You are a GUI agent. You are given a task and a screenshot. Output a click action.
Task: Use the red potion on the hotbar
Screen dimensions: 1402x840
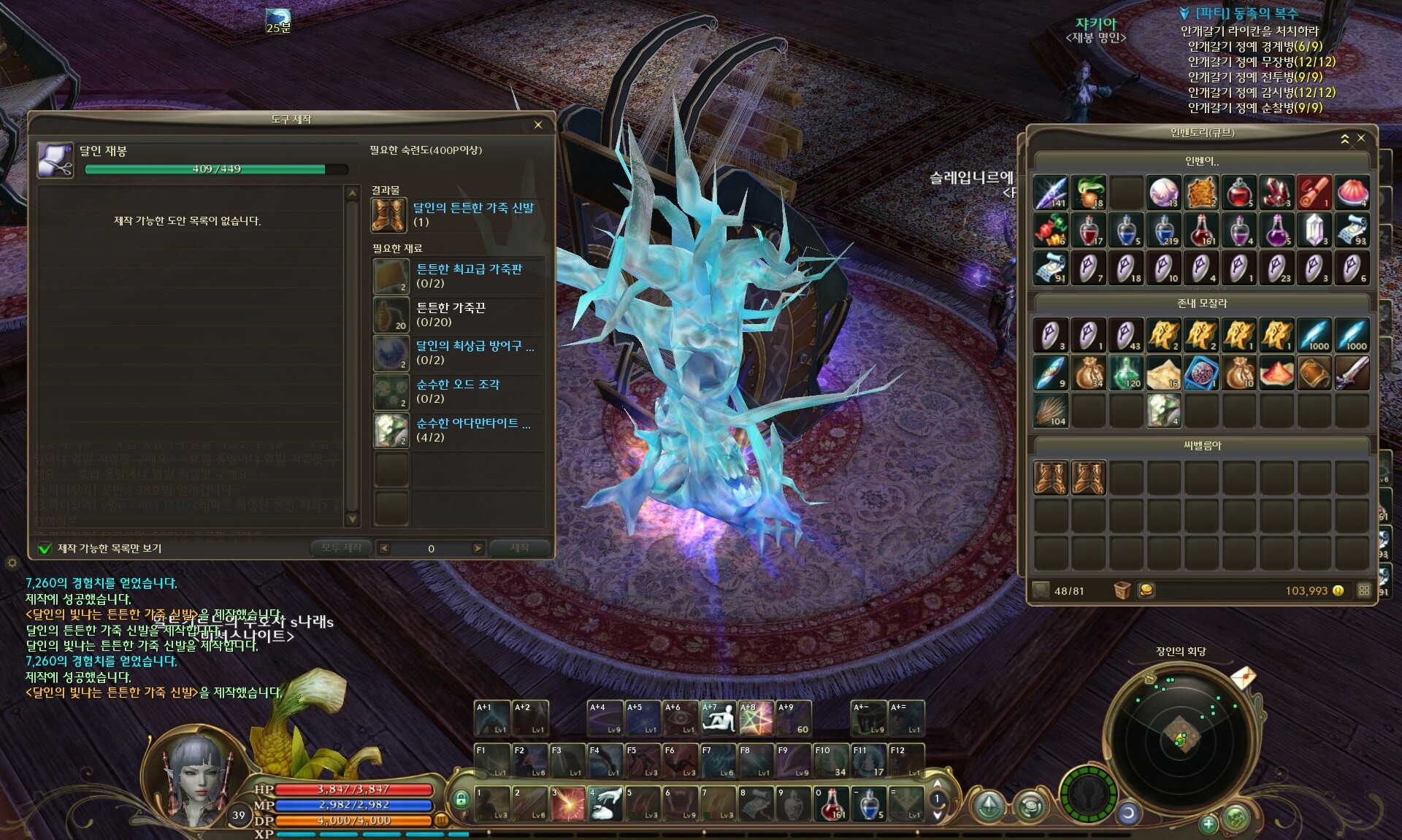(x=832, y=804)
